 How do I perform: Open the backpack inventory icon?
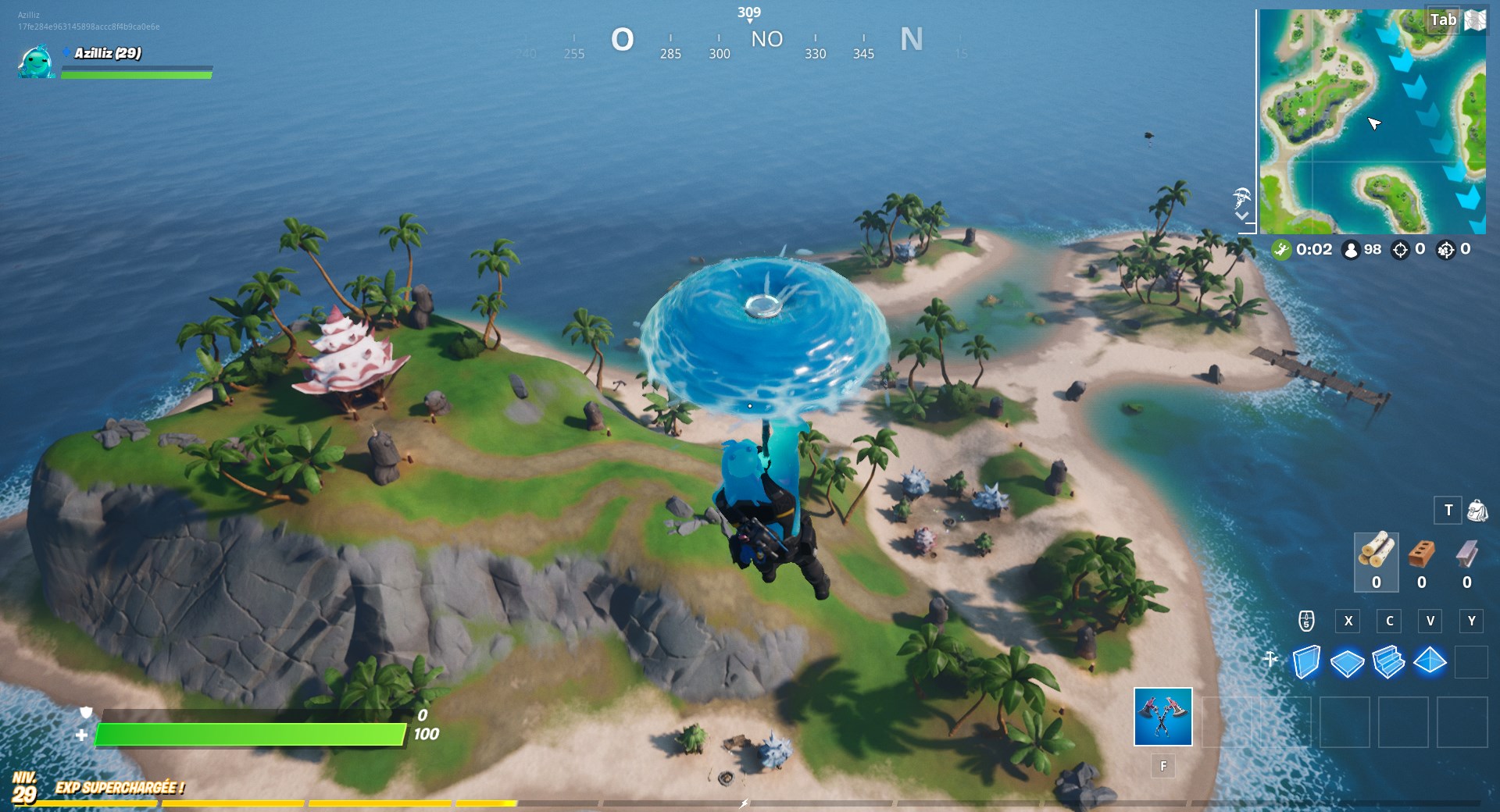(x=1477, y=510)
